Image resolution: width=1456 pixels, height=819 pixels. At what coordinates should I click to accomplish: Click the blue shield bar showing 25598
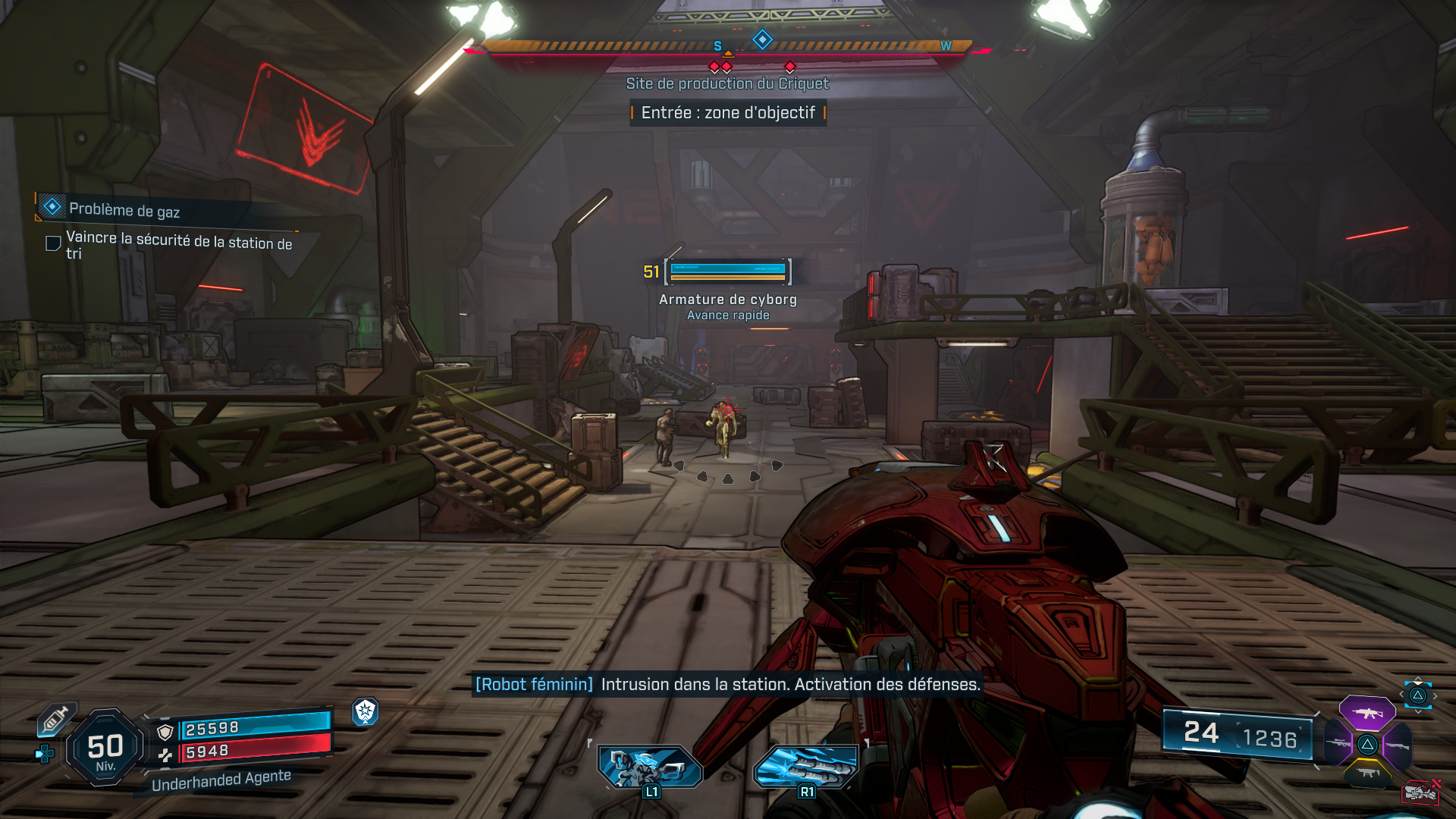(x=253, y=730)
